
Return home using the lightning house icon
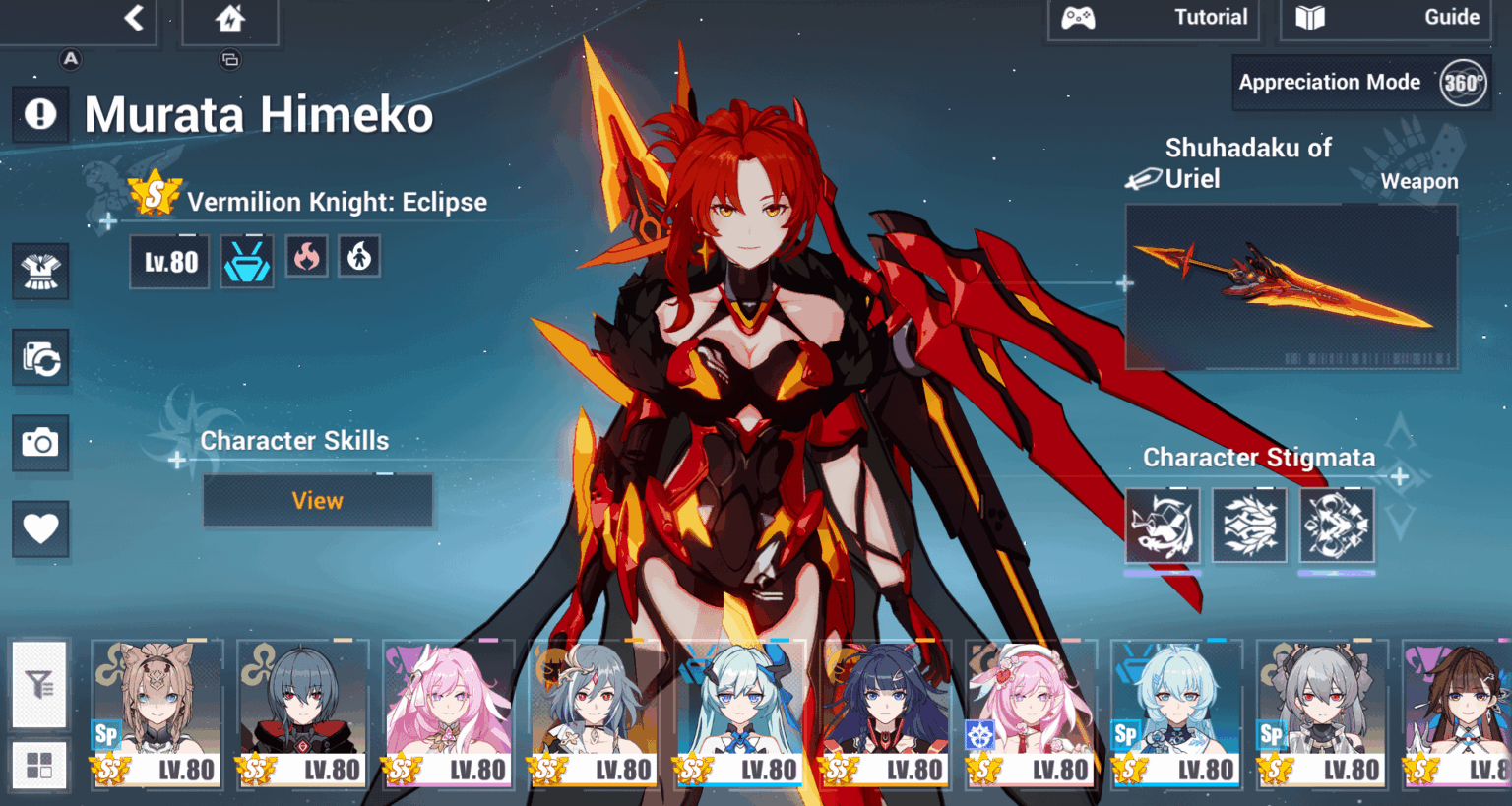tap(230, 17)
